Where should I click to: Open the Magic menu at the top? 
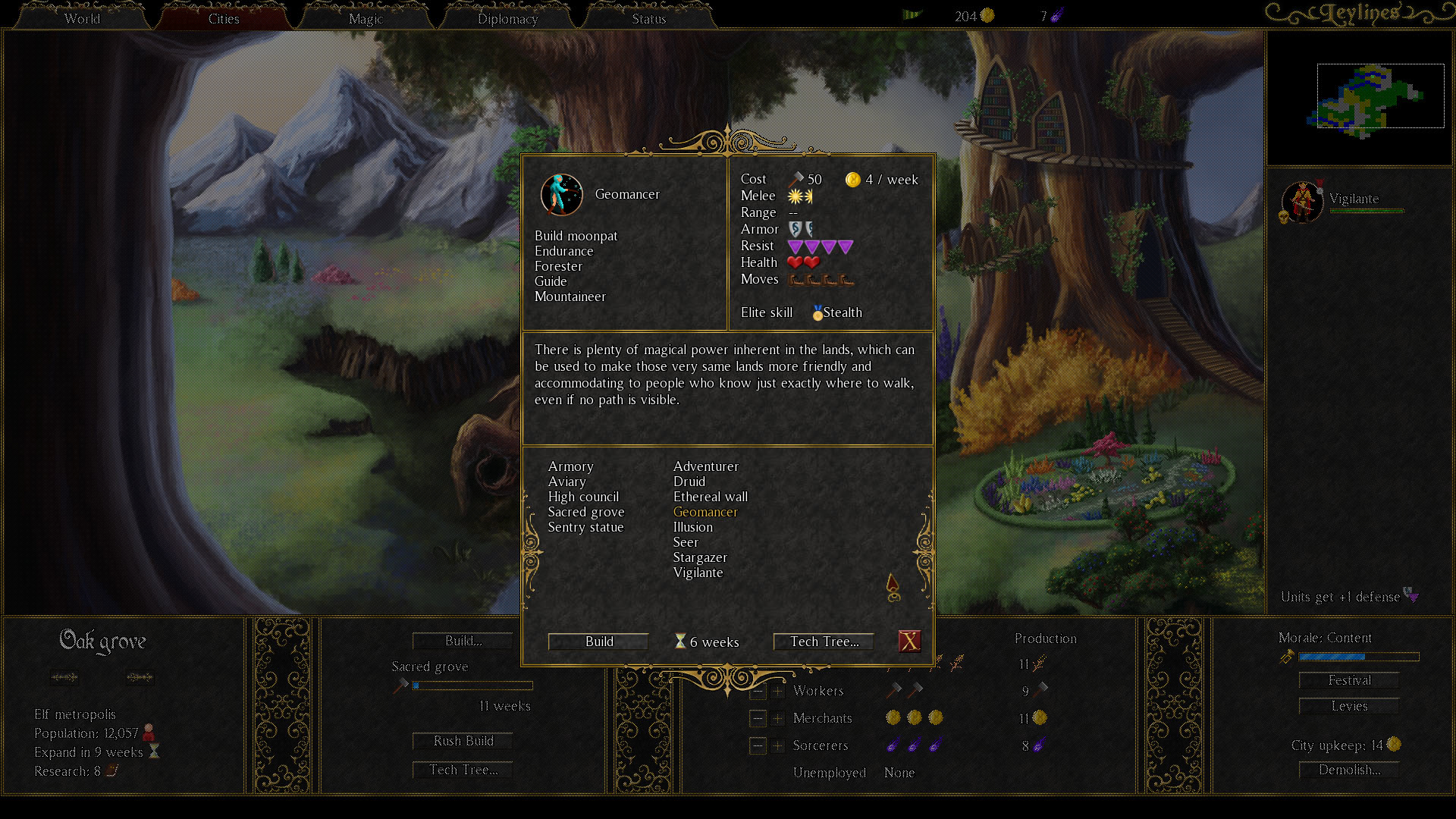(x=365, y=18)
